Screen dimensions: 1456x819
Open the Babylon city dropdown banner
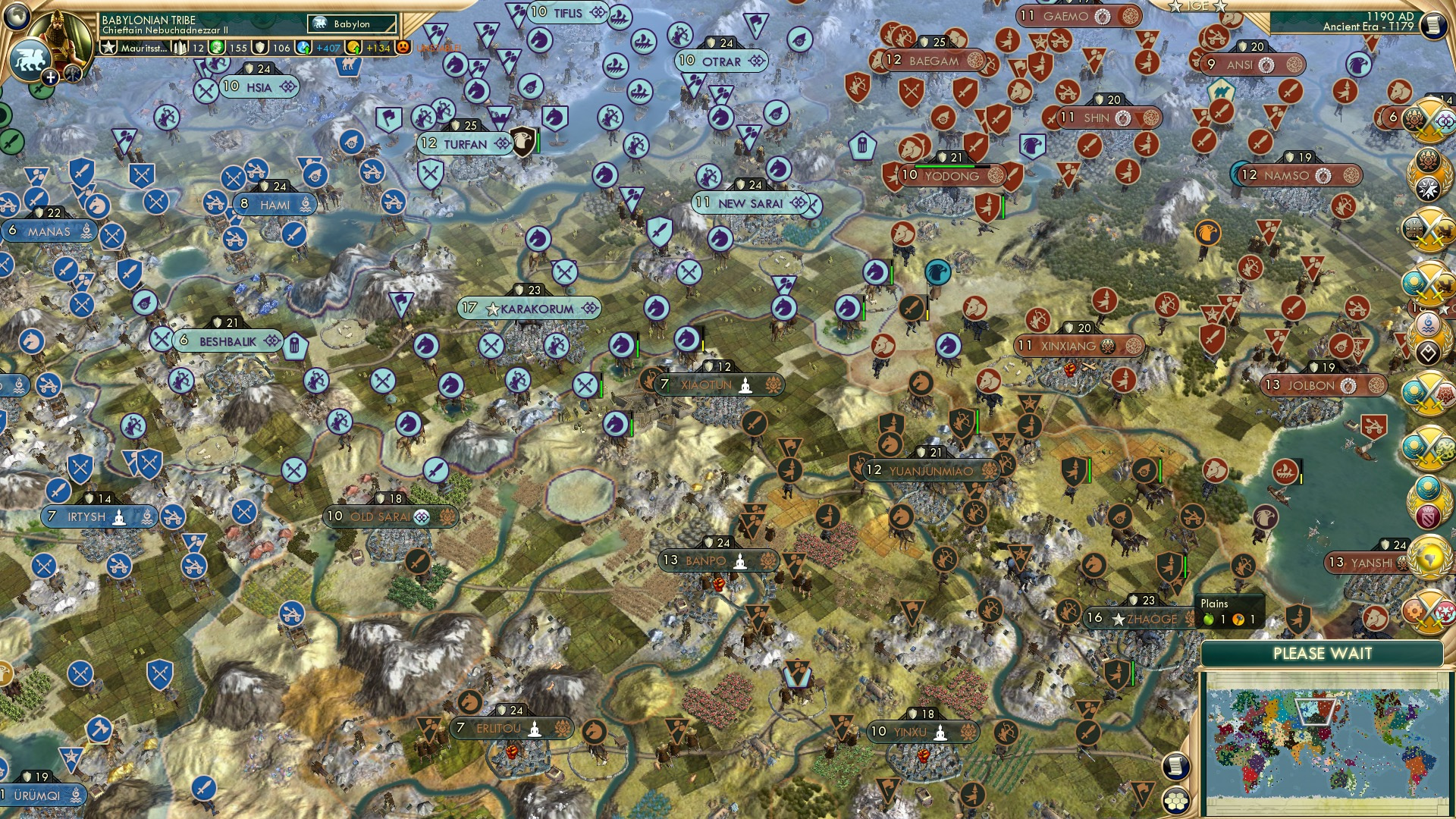[x=352, y=24]
